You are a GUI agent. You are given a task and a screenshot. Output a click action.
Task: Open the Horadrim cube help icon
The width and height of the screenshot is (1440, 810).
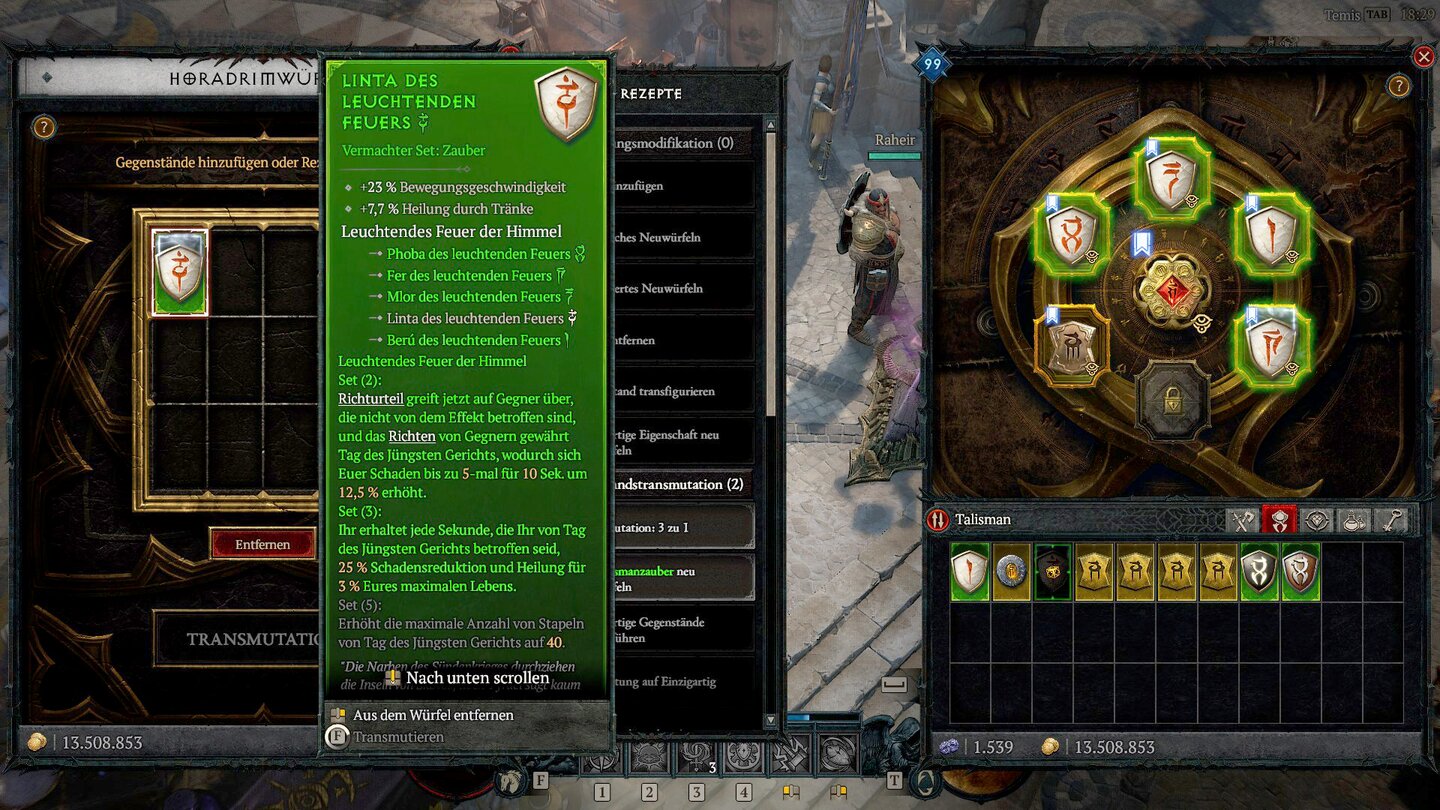[43, 127]
